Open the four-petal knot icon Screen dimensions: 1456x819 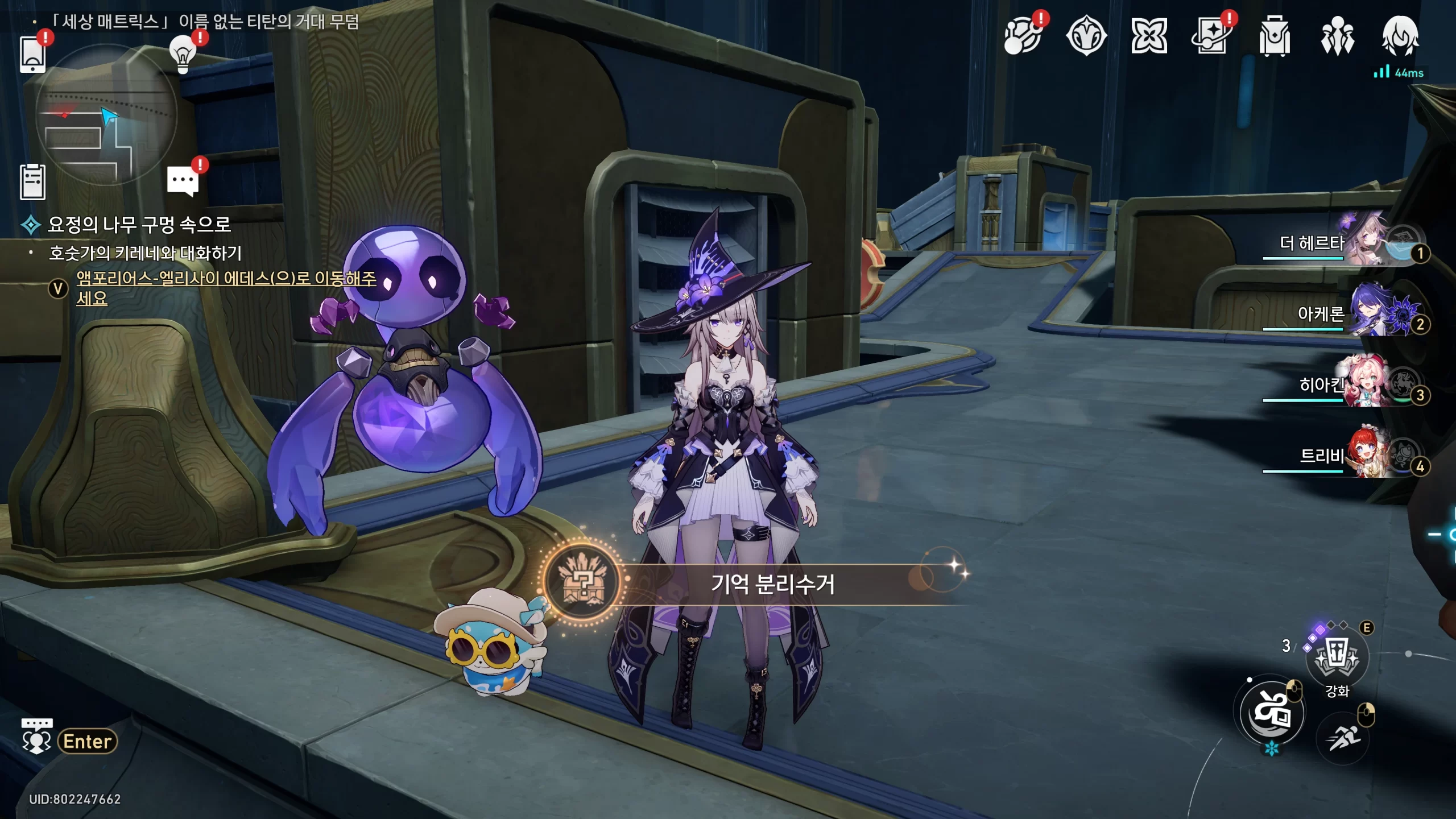tap(1149, 36)
